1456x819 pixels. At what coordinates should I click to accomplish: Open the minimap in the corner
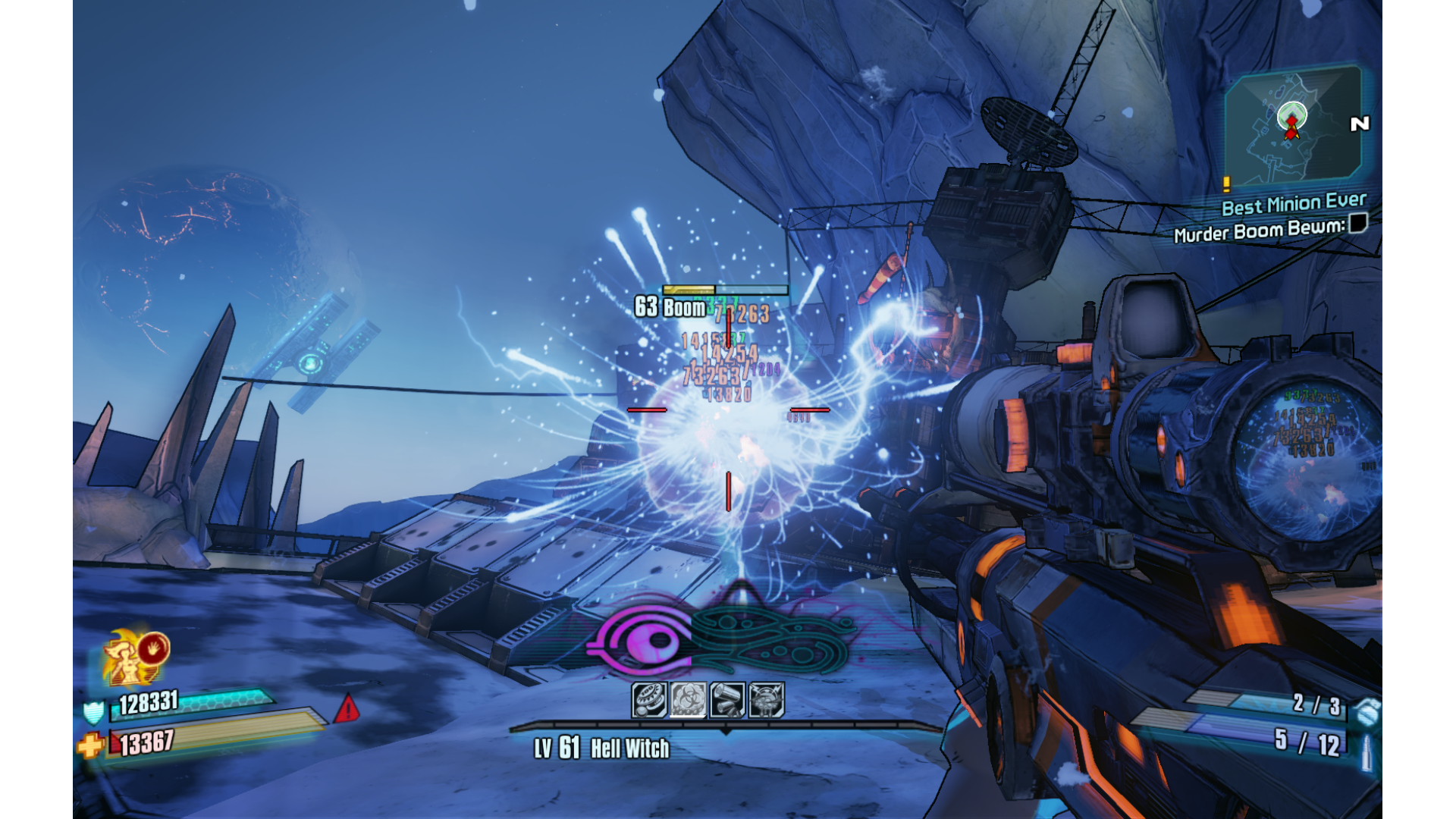pos(1291,127)
